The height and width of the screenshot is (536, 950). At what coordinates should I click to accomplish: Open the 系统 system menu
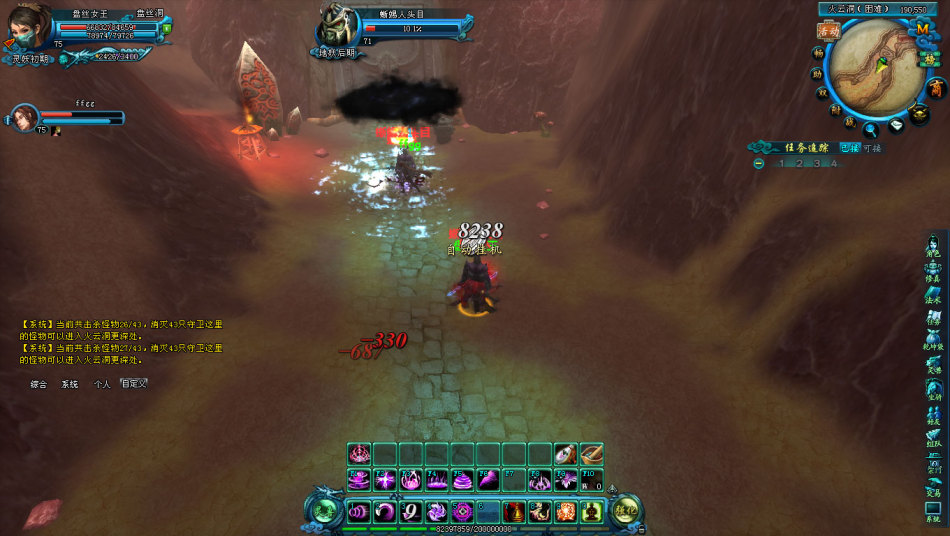(932, 512)
